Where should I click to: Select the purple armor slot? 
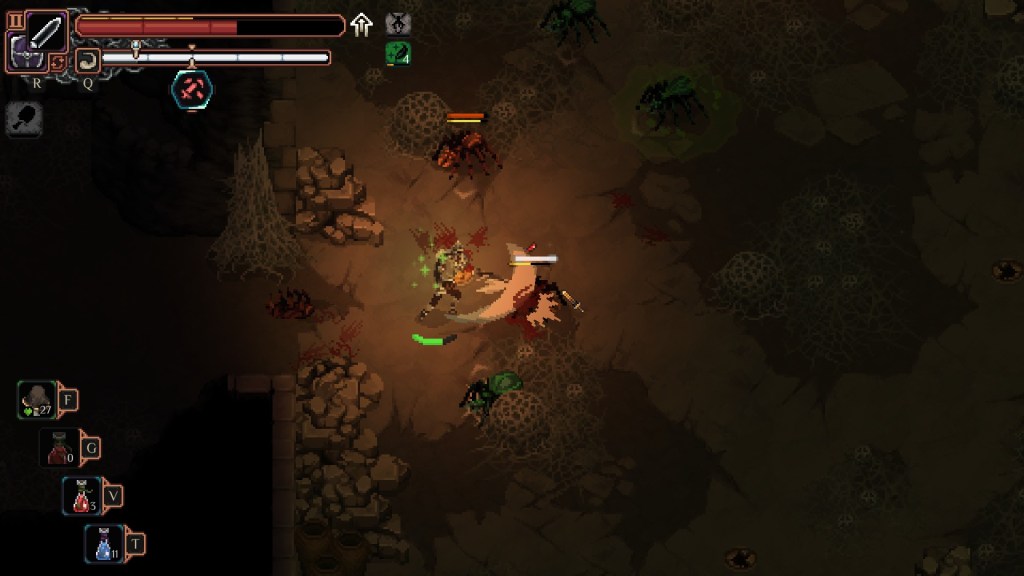20,53
